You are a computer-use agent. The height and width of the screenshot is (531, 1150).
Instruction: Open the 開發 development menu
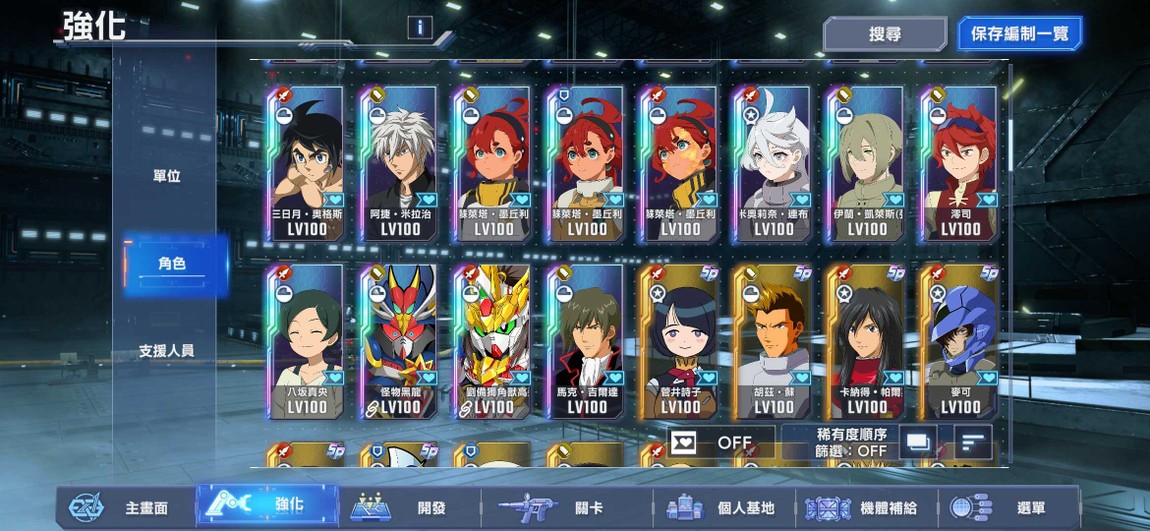tap(400, 507)
